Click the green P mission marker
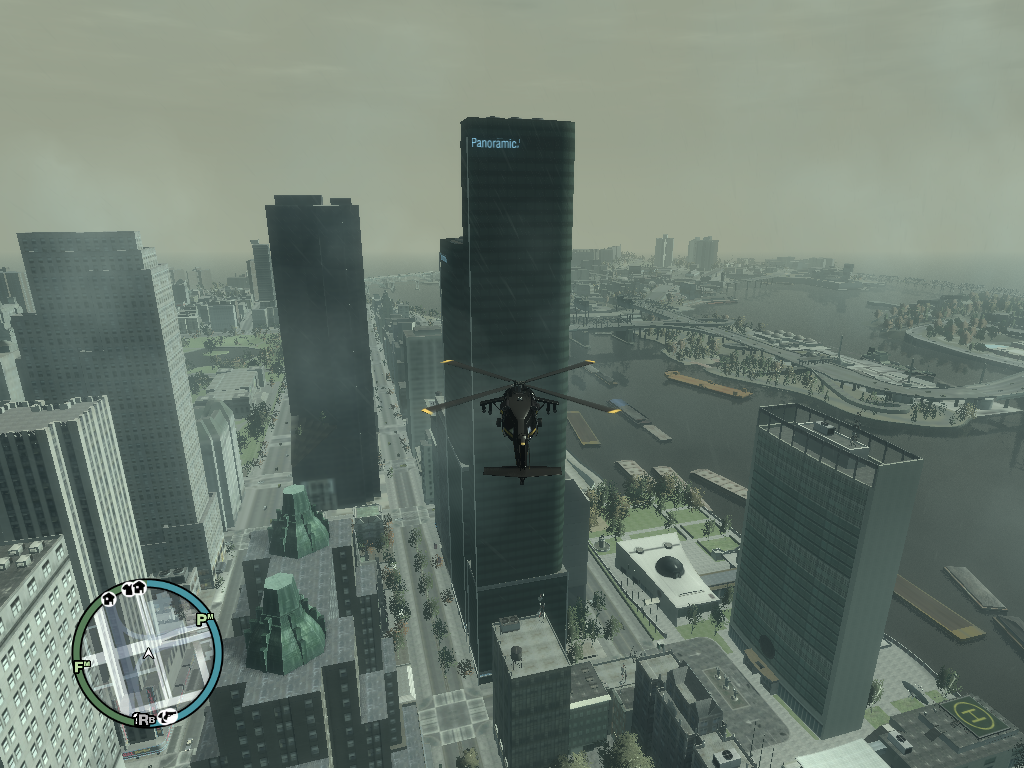 [x=205, y=620]
